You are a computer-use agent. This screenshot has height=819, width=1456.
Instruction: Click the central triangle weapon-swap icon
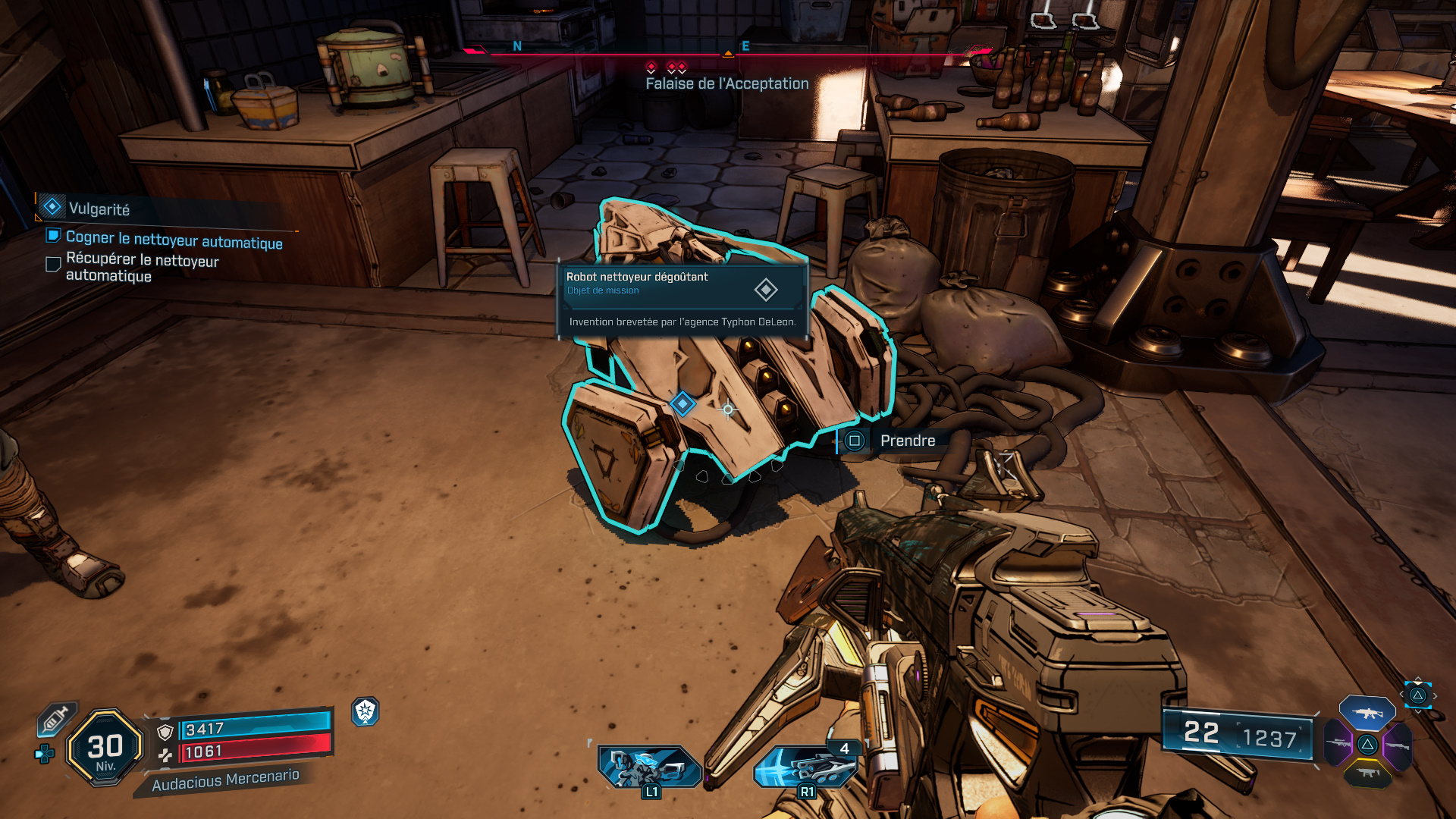[1368, 745]
